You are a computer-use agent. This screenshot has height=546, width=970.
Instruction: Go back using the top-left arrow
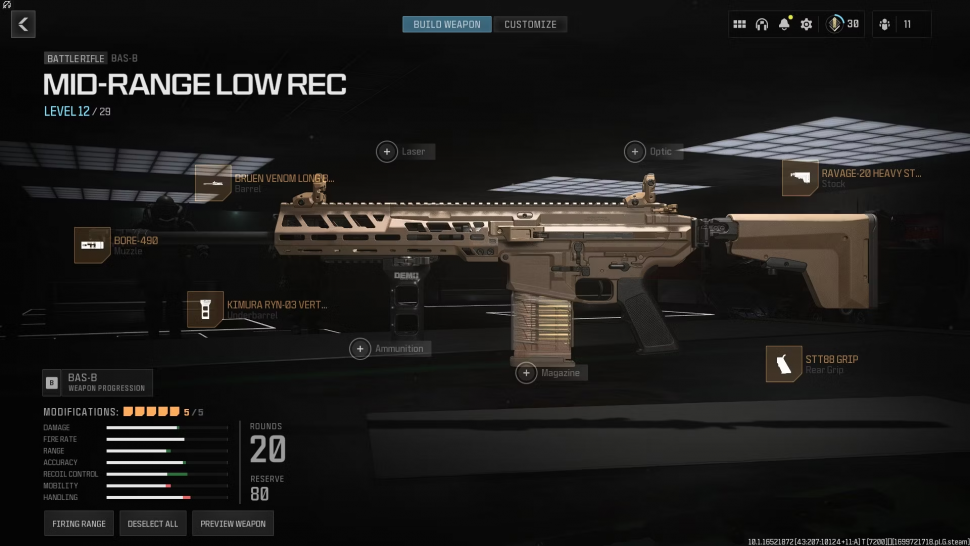(x=23, y=24)
